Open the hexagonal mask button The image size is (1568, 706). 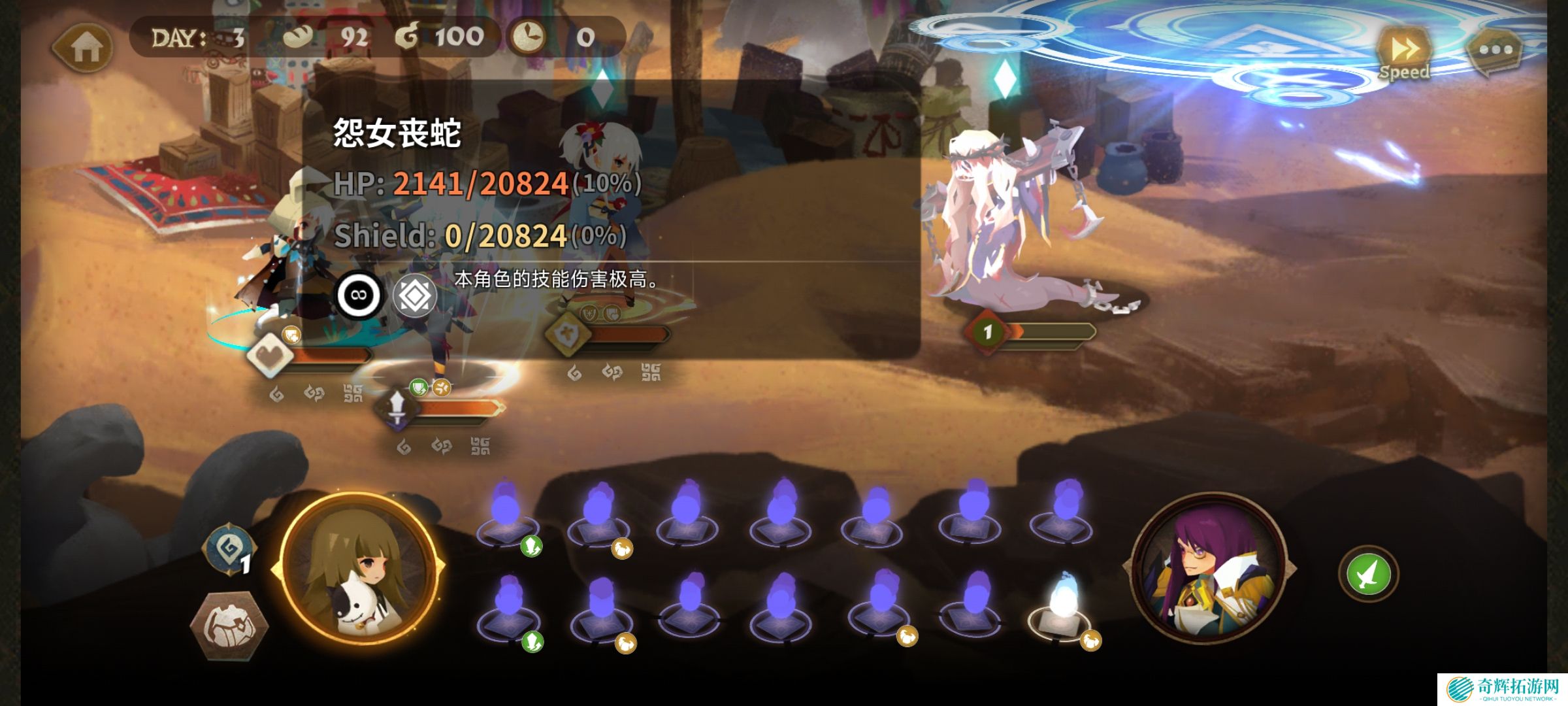click(x=228, y=624)
